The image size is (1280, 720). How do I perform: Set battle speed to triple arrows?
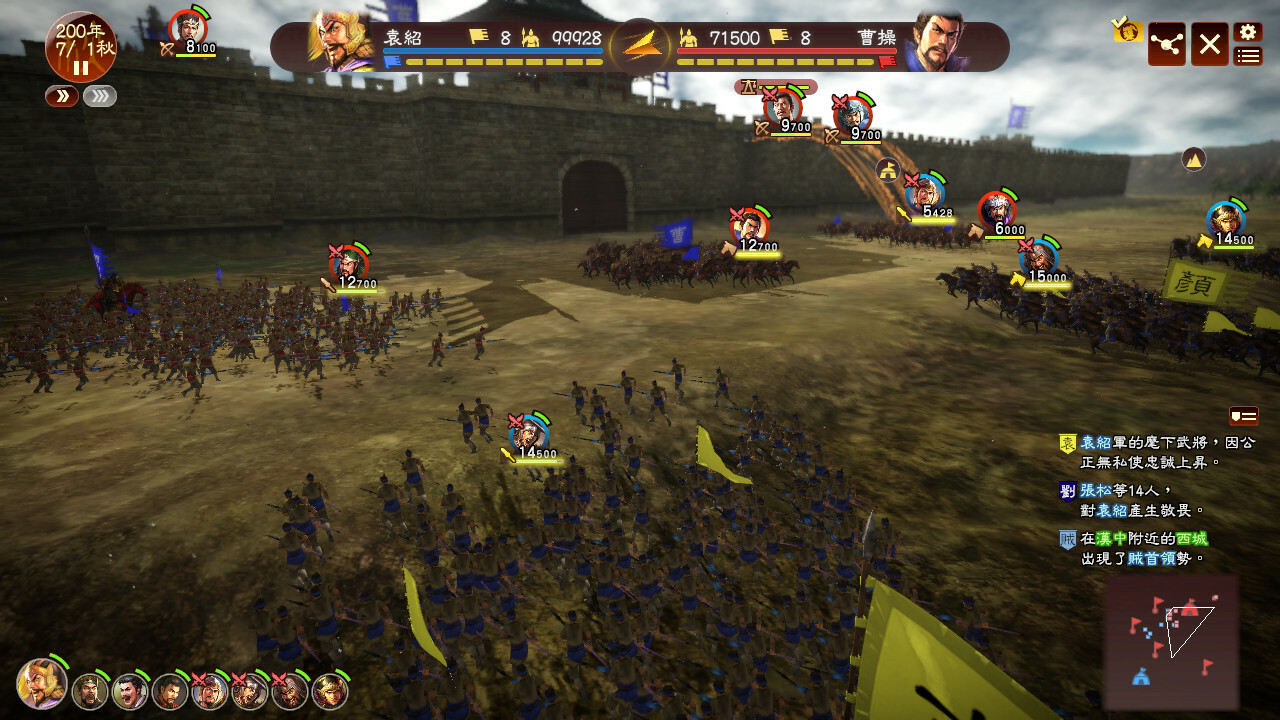tap(100, 96)
